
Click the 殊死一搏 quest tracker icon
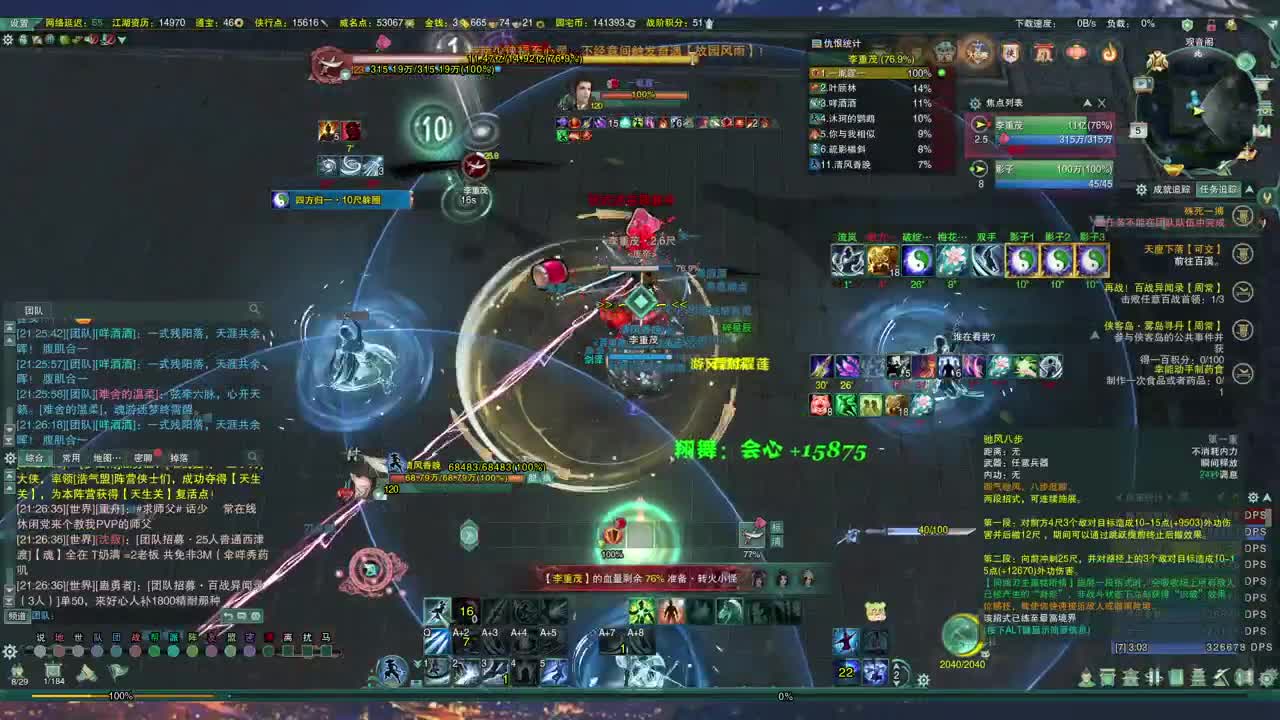[x=1243, y=215]
